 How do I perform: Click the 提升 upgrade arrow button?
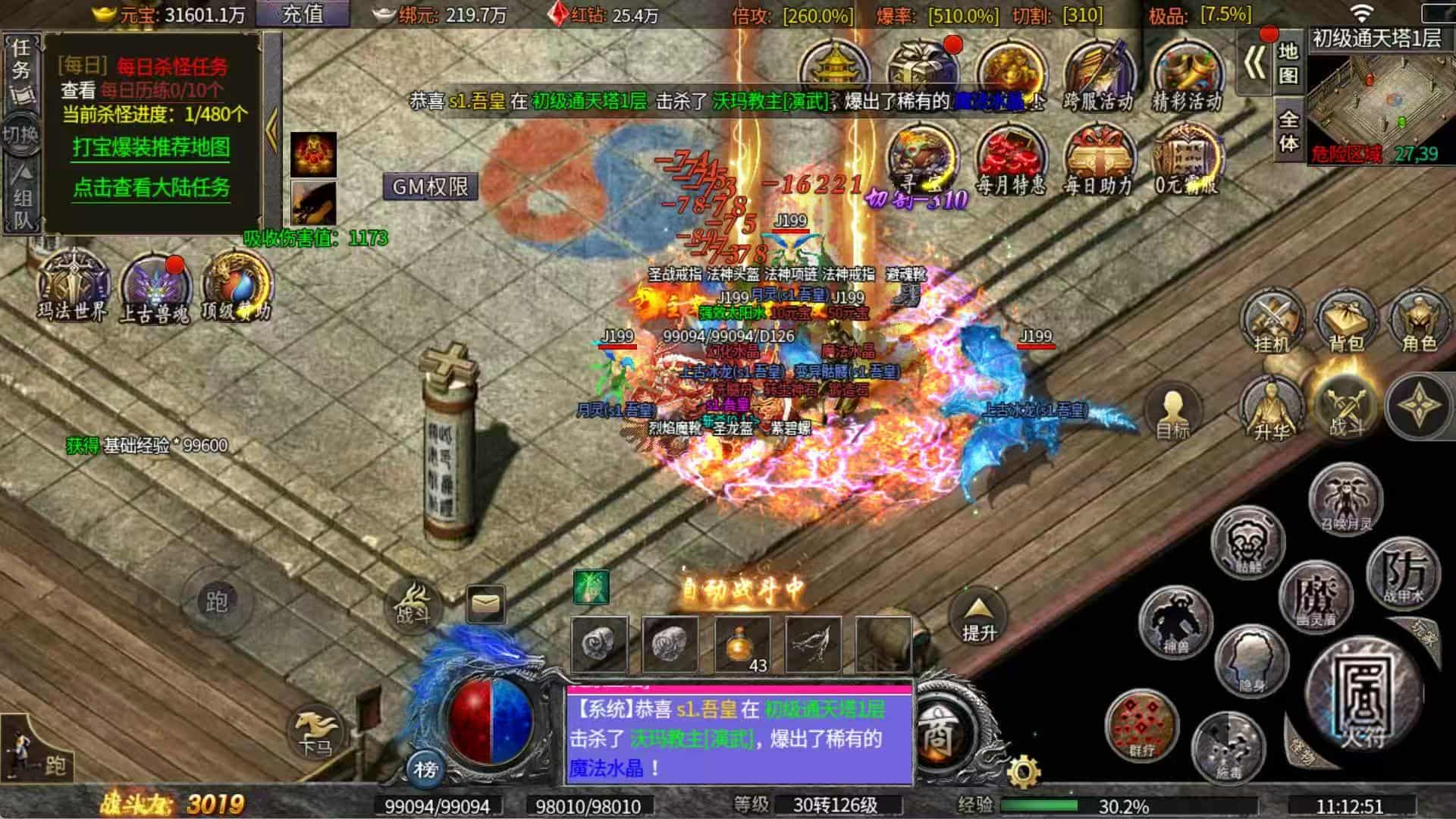pyautogui.click(x=978, y=616)
